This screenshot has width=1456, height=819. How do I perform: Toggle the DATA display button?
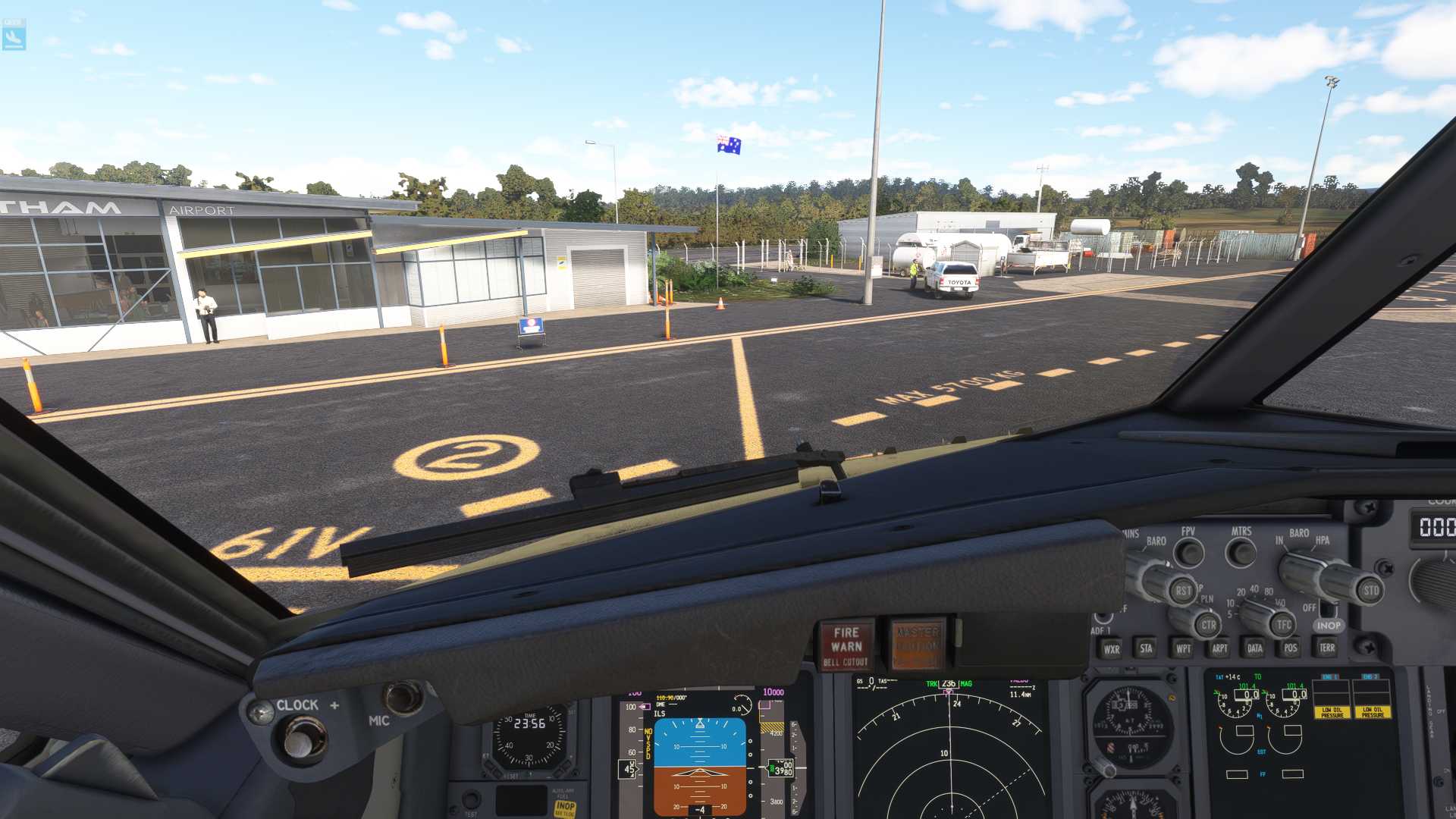click(1255, 648)
